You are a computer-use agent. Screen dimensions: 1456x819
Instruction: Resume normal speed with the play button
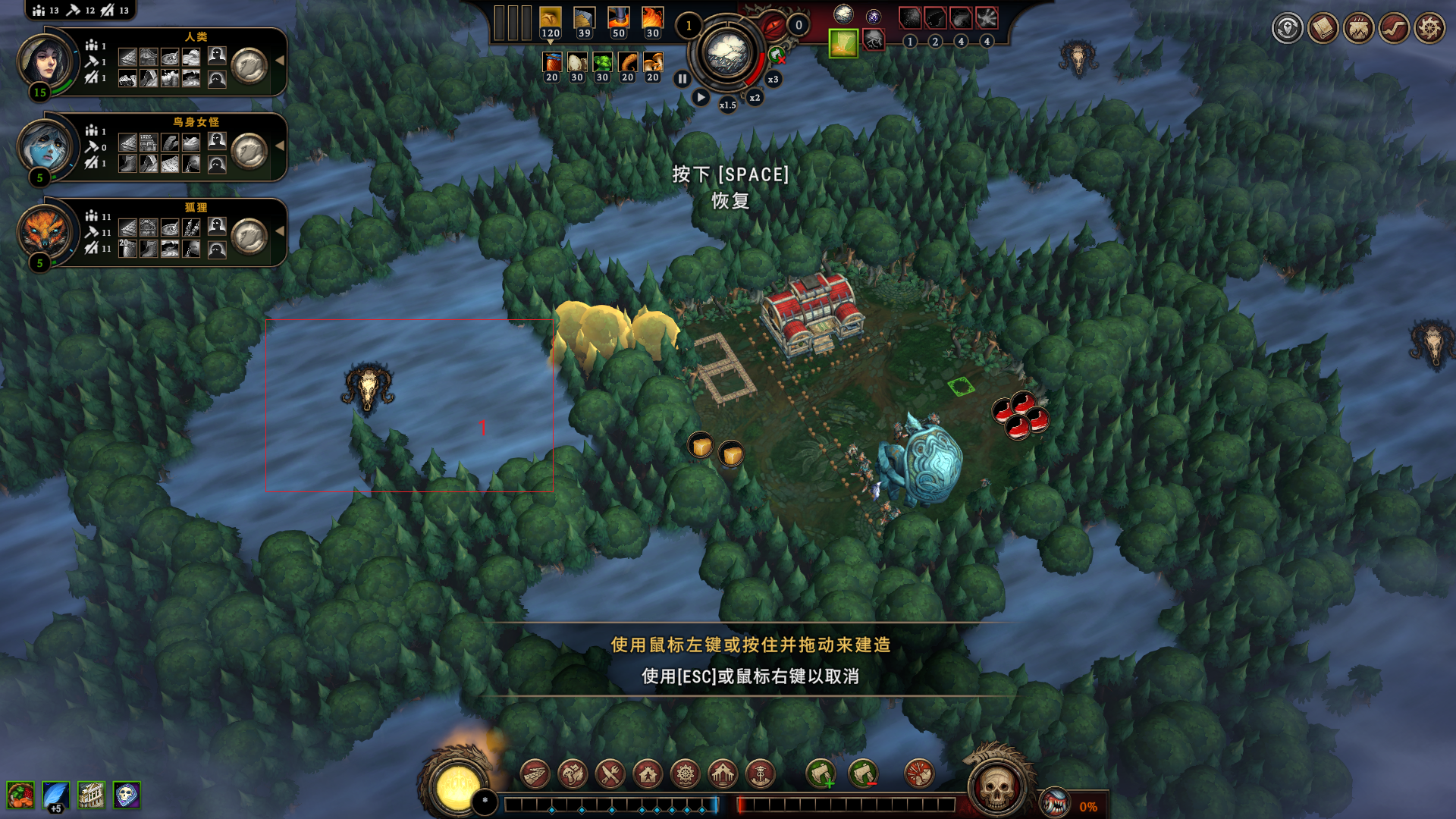coord(701,98)
